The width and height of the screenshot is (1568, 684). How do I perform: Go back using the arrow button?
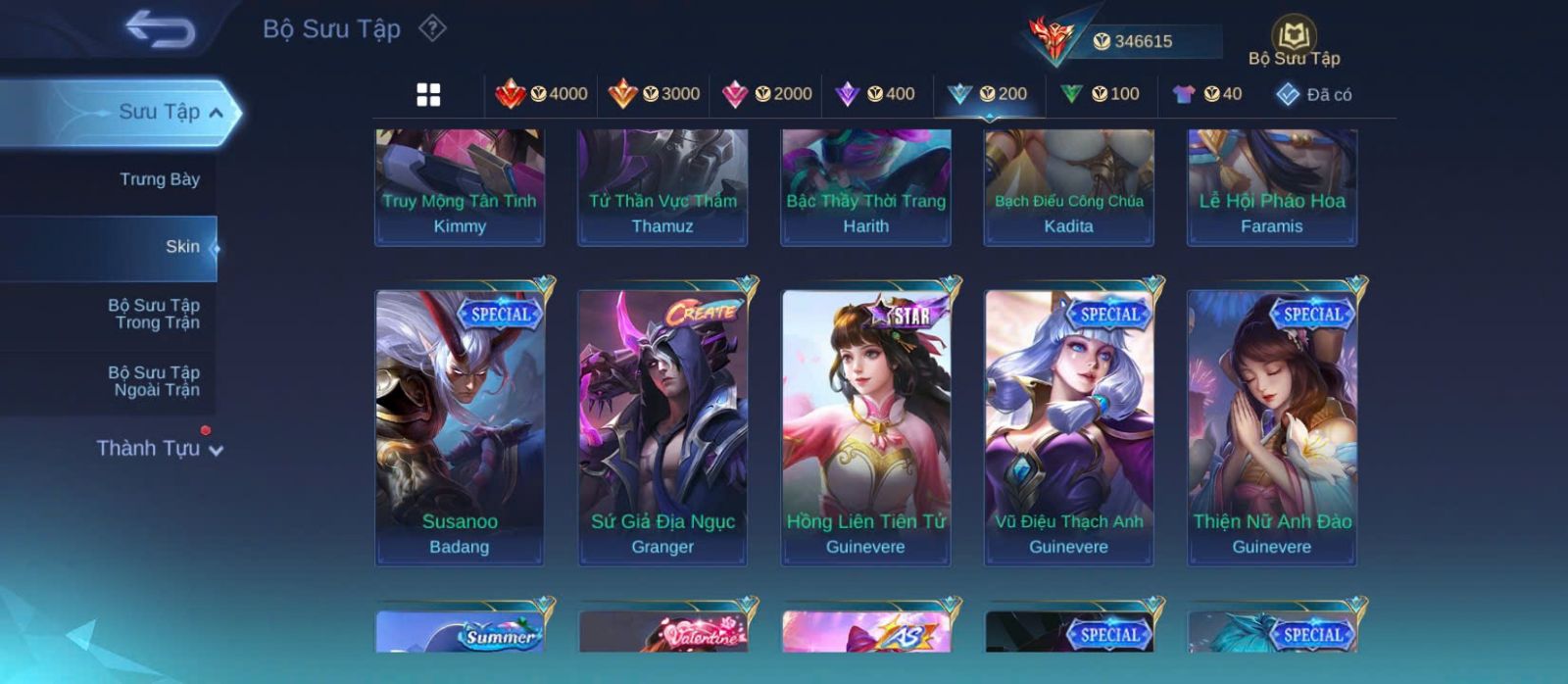pyautogui.click(x=160, y=29)
